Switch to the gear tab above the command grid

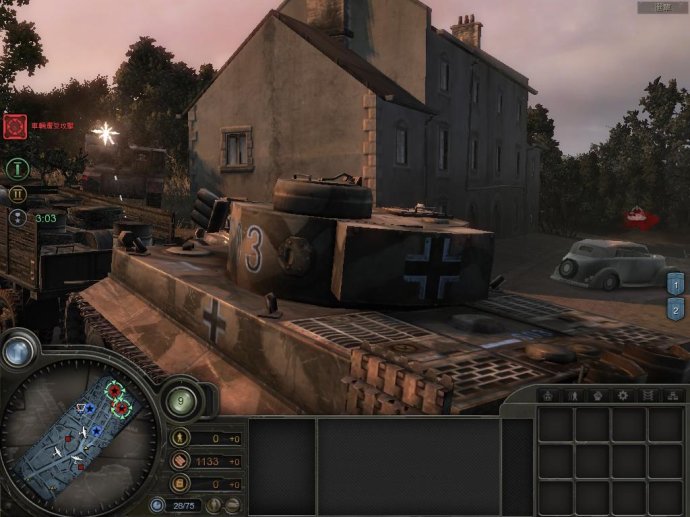coord(622,396)
